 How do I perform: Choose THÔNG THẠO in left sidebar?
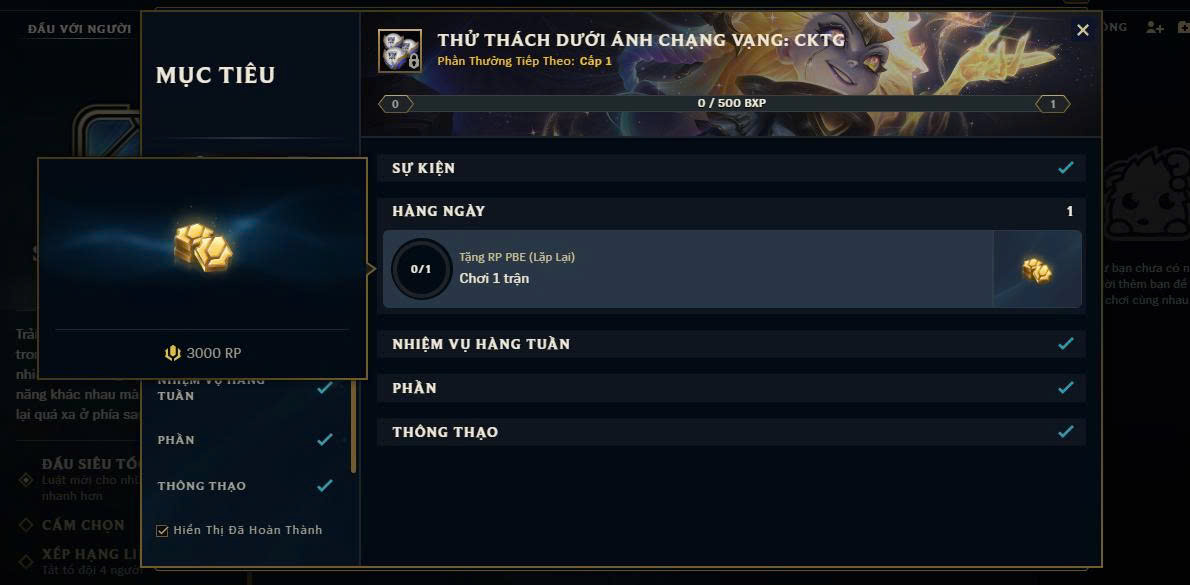pyautogui.click(x=202, y=486)
